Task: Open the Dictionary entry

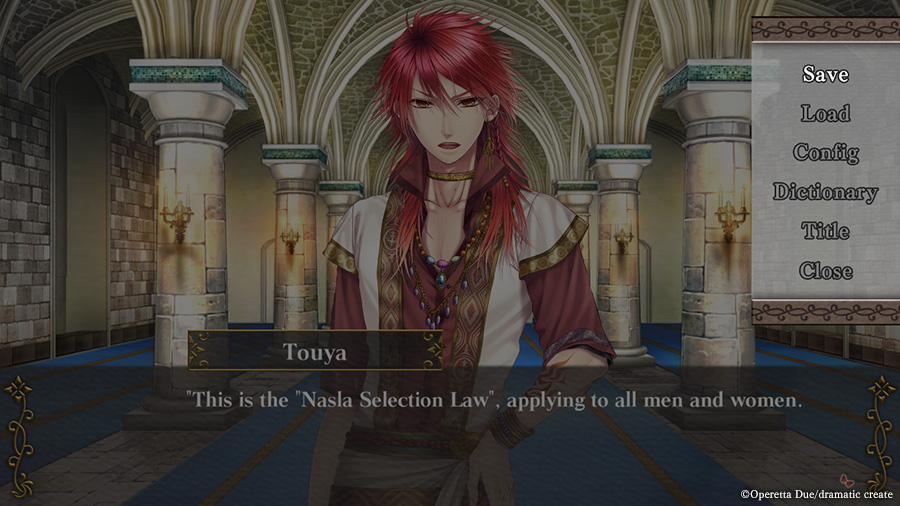Action: tap(825, 191)
